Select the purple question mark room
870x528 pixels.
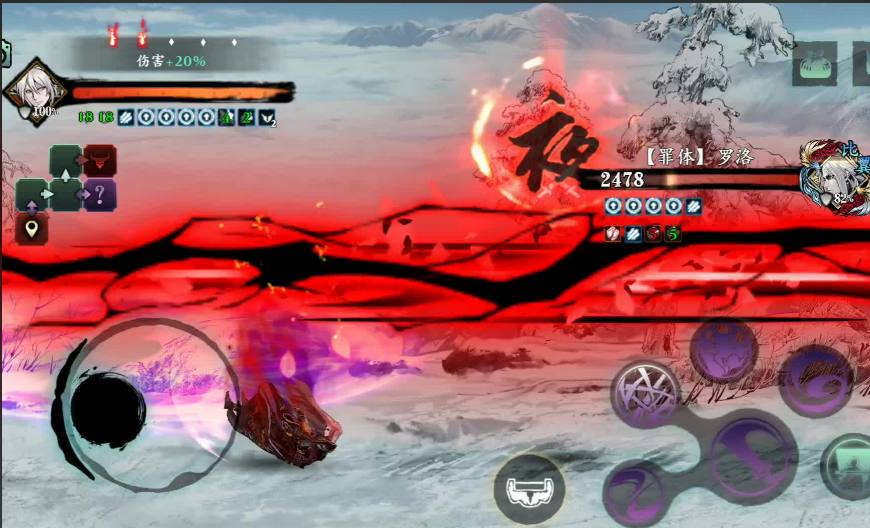coord(100,194)
